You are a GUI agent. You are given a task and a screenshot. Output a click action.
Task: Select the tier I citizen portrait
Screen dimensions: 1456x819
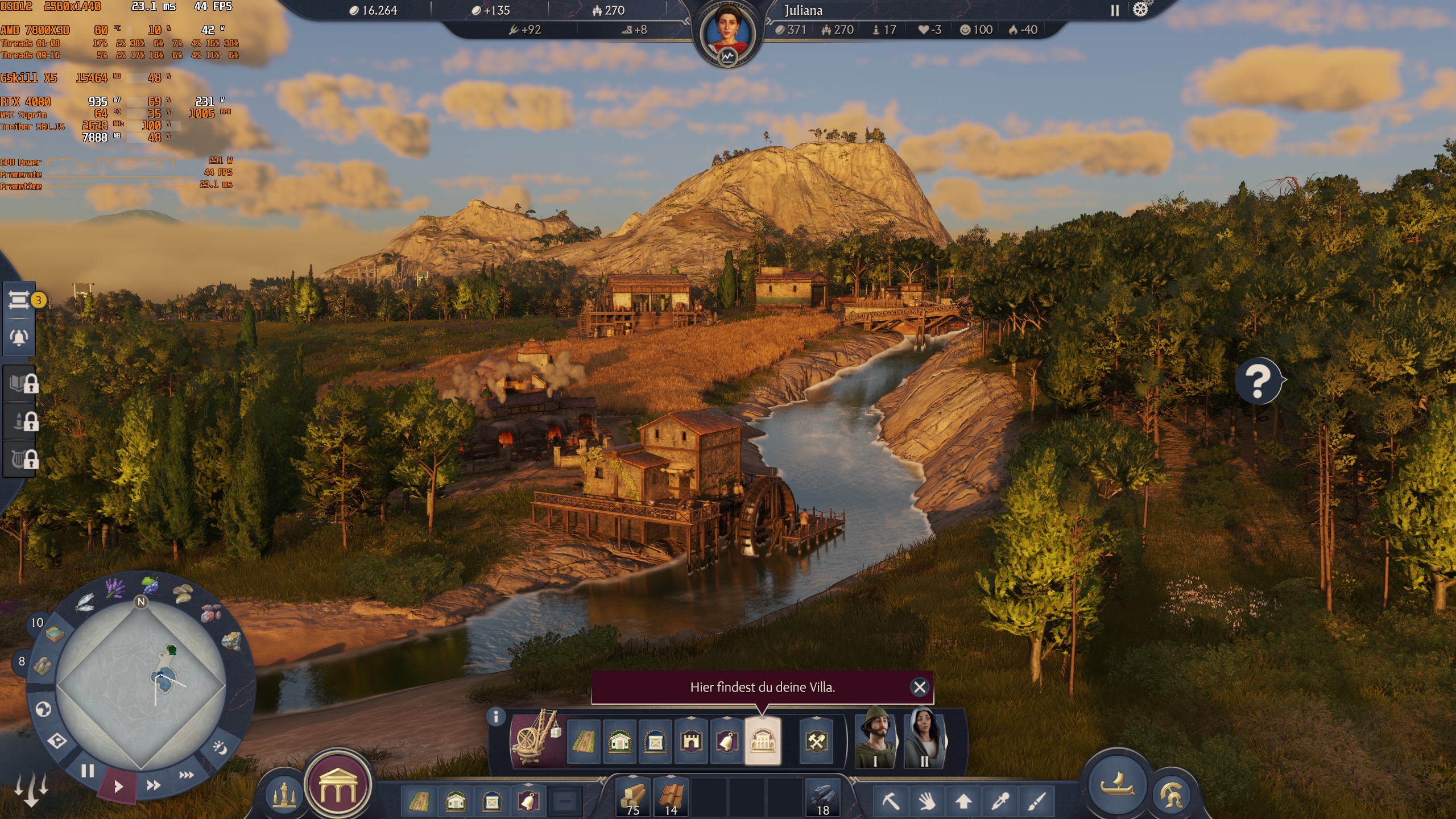[x=875, y=738]
